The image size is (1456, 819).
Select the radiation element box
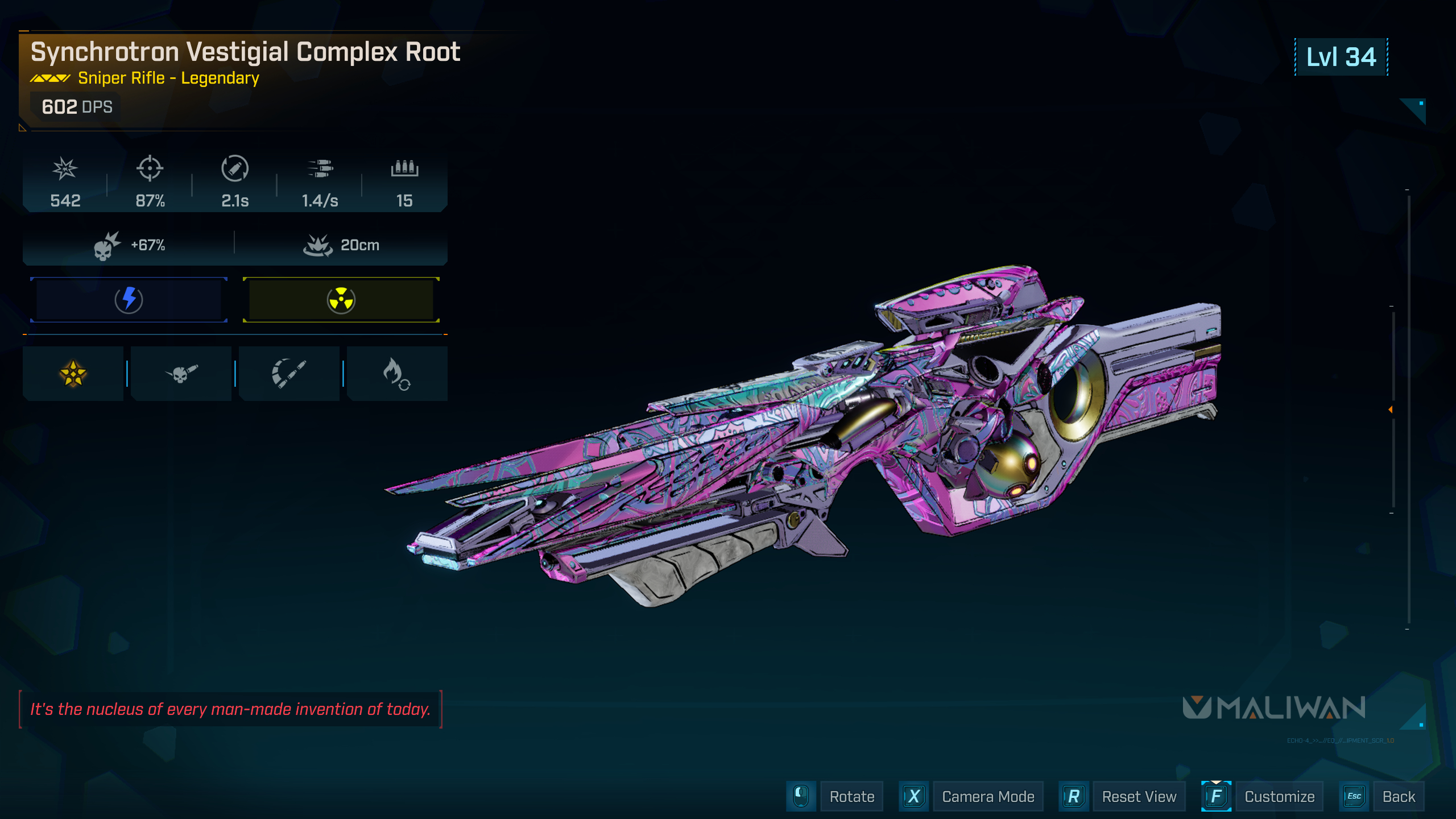click(341, 300)
